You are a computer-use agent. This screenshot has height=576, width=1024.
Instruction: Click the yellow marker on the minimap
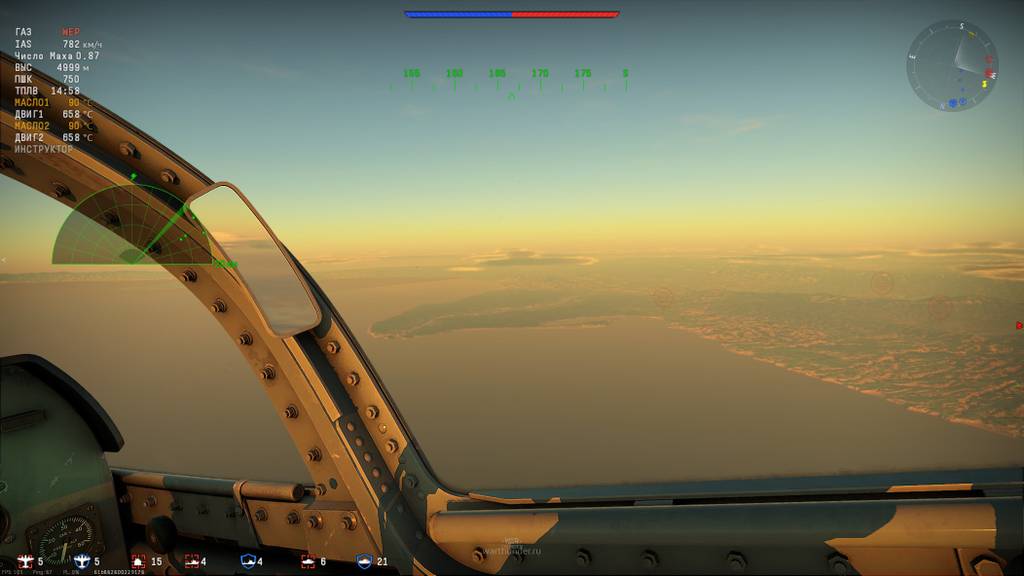984,84
